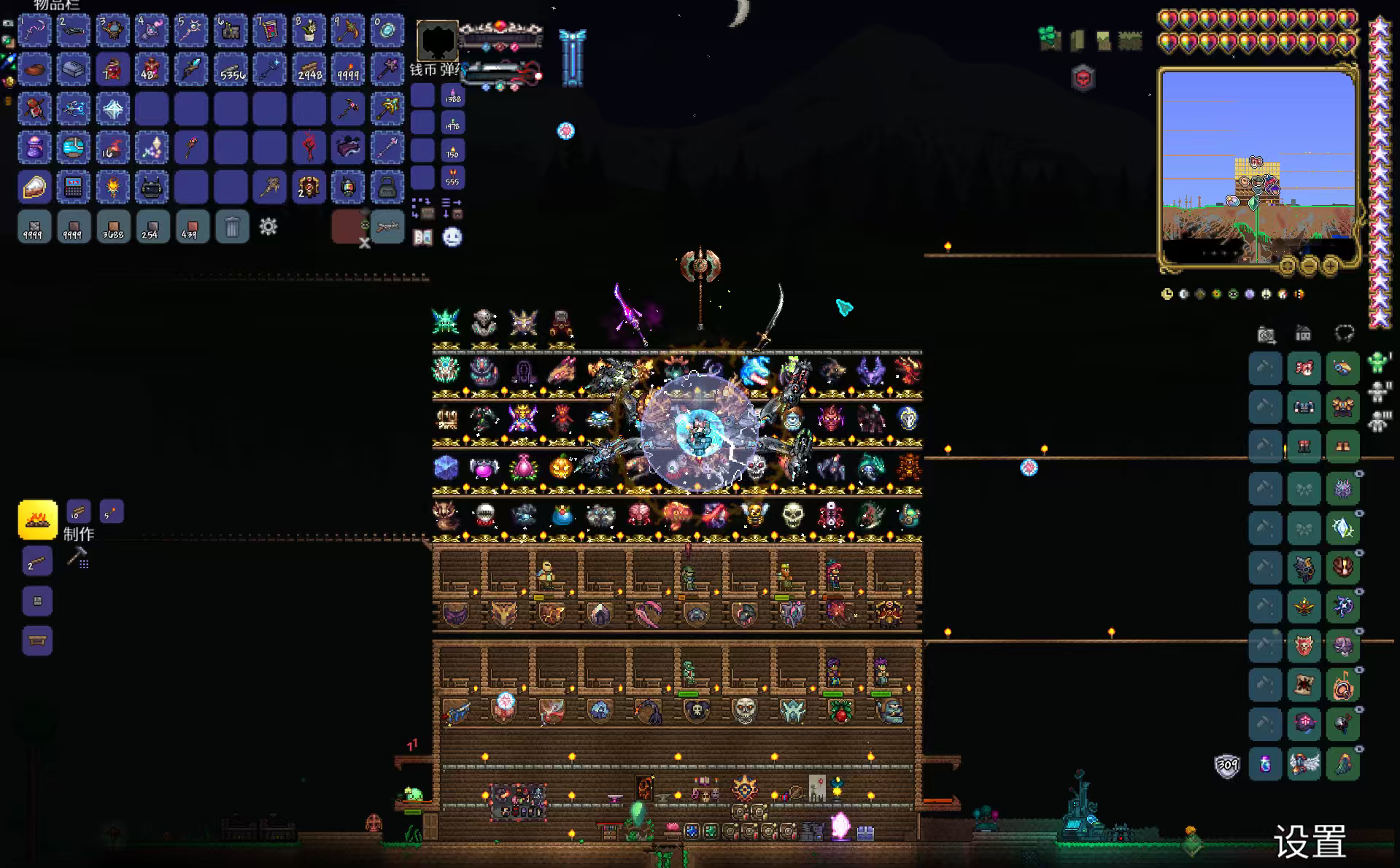Click the gear icon below the inventory
The image size is (1400, 868).
click(268, 227)
